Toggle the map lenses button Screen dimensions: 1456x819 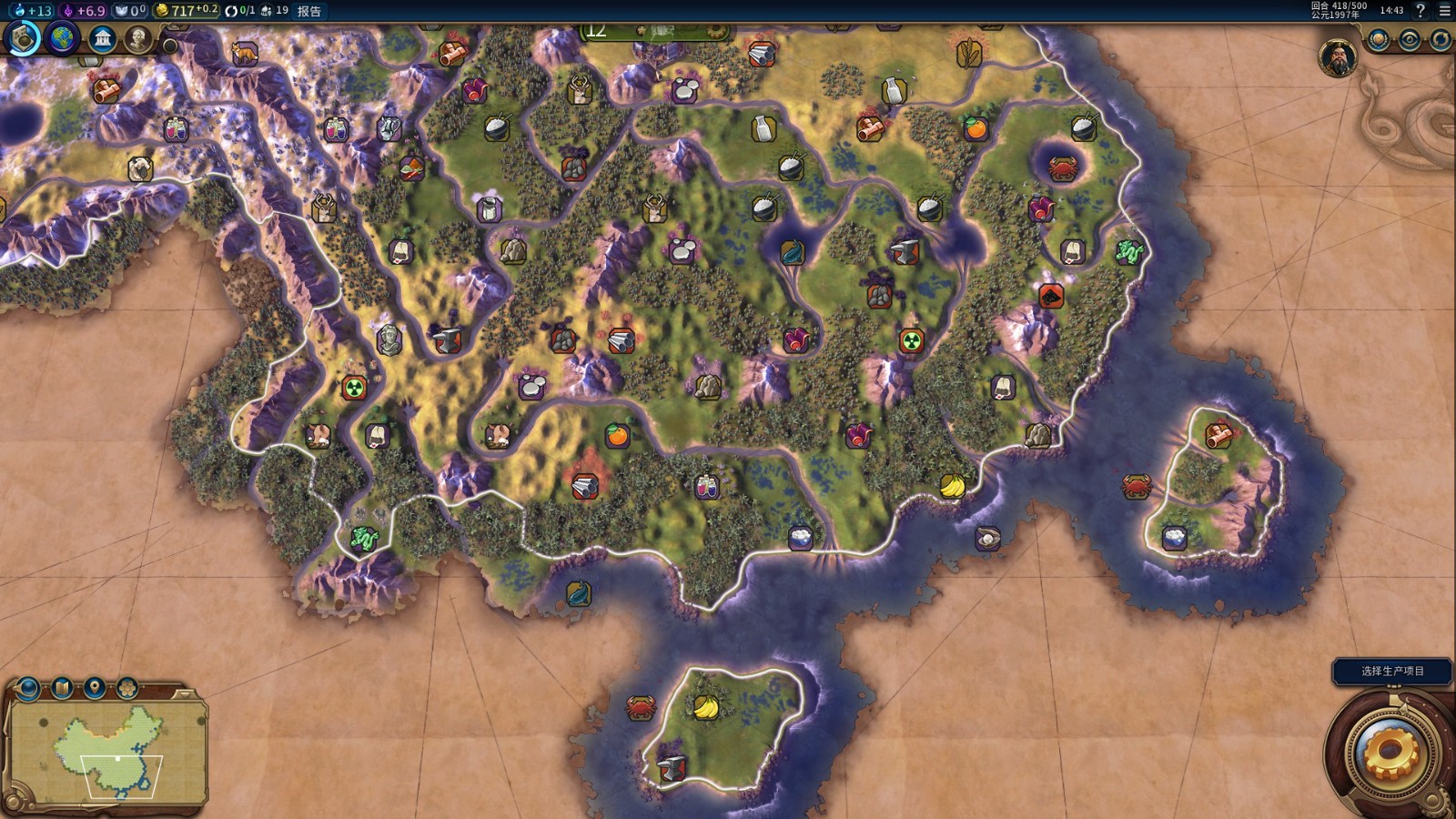pyautogui.click(x=62, y=689)
